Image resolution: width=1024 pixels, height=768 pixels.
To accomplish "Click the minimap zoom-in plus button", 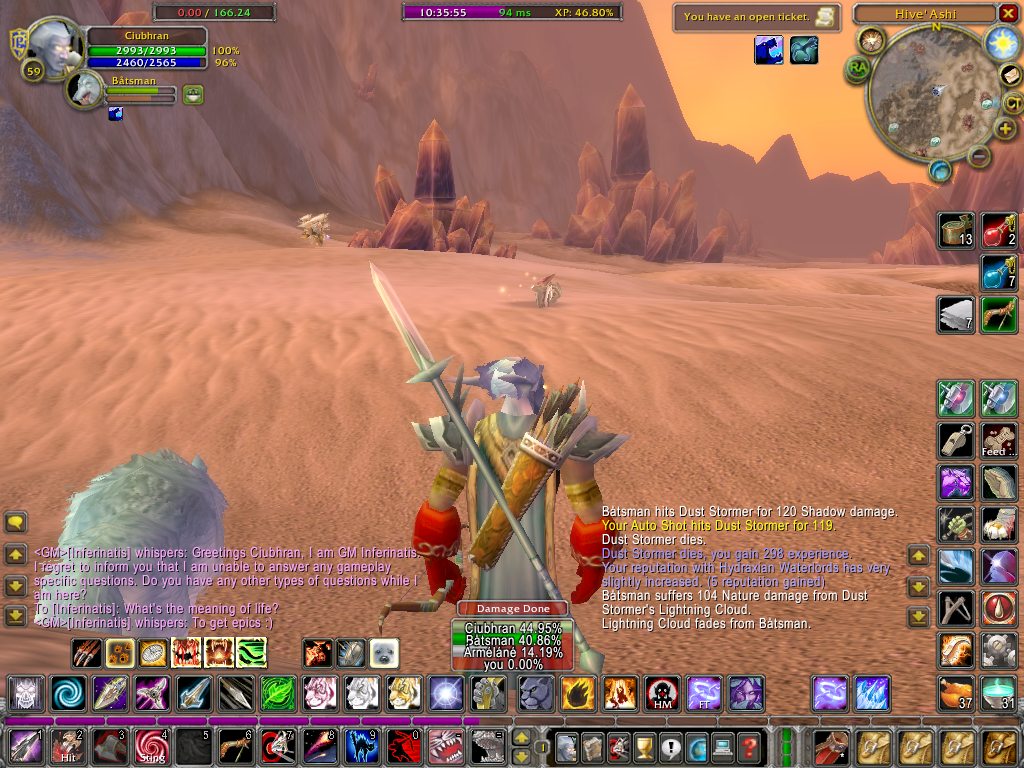I will (1006, 129).
